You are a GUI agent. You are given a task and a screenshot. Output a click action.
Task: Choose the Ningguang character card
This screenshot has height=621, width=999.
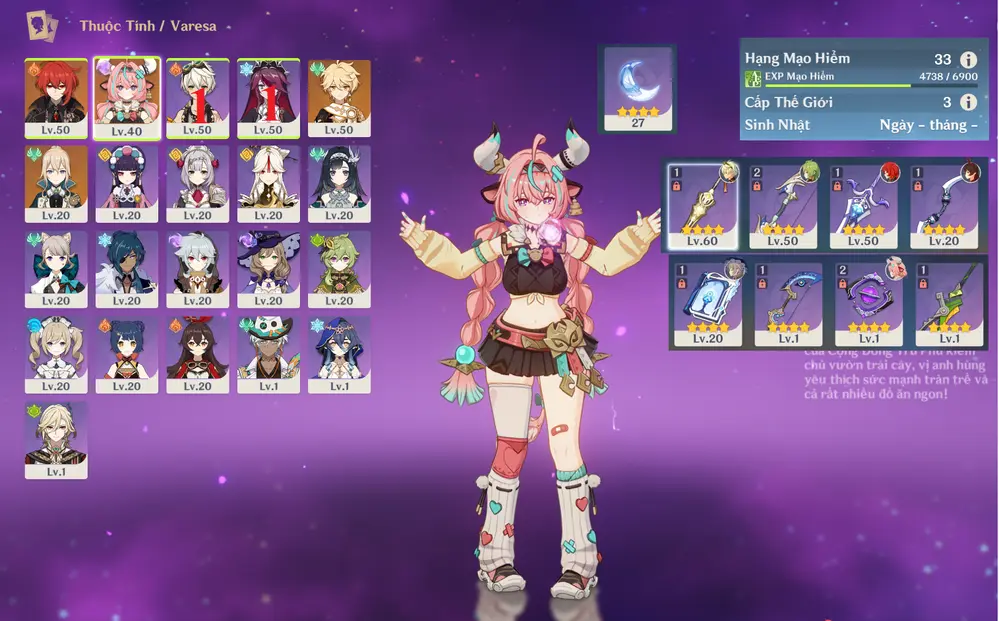pyautogui.click(x=268, y=182)
